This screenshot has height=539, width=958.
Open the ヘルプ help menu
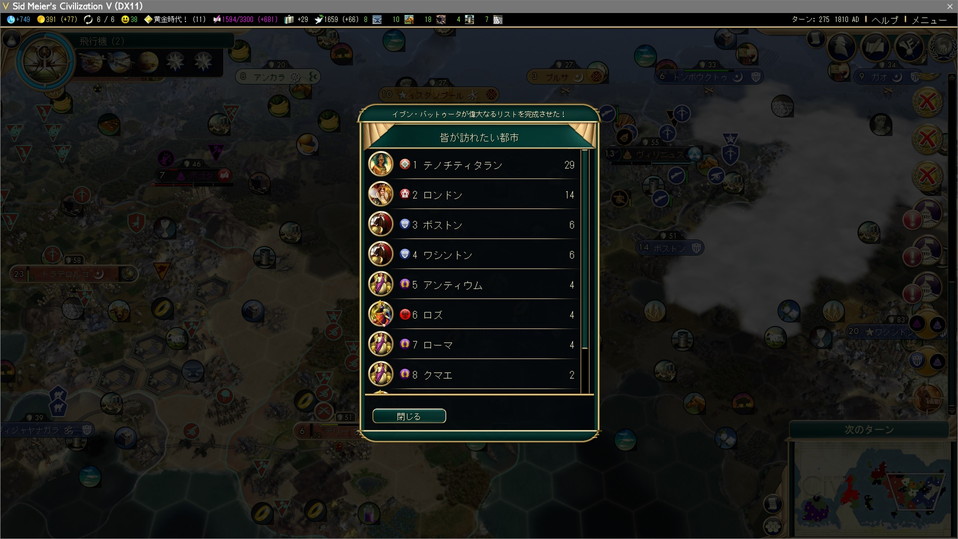(x=885, y=20)
